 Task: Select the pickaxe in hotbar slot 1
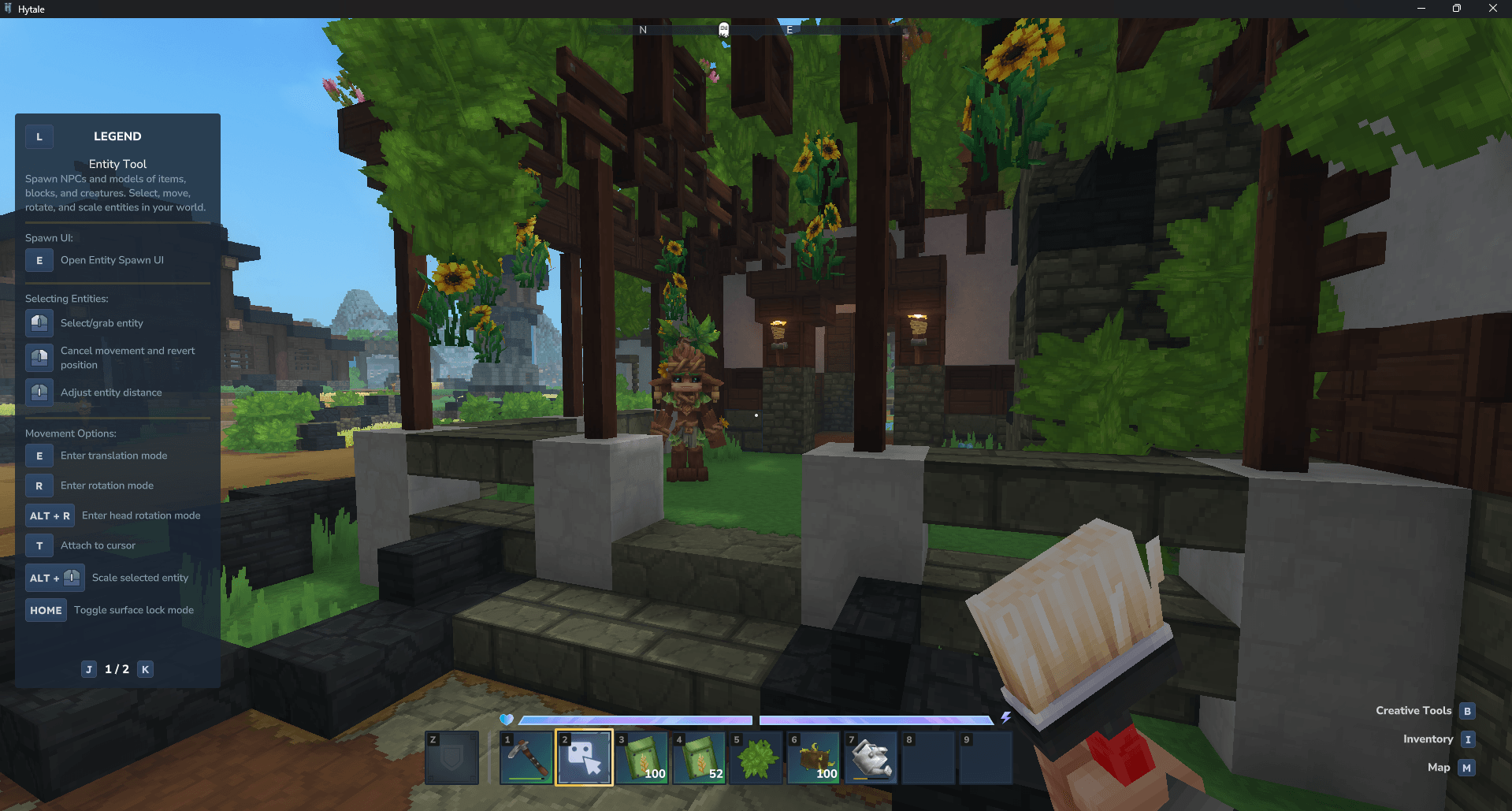(x=526, y=757)
